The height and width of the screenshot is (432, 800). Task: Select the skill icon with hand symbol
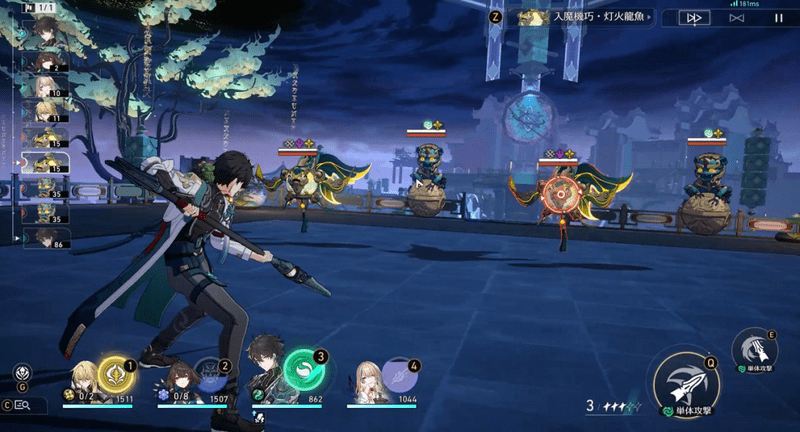pyautogui.click(x=755, y=348)
